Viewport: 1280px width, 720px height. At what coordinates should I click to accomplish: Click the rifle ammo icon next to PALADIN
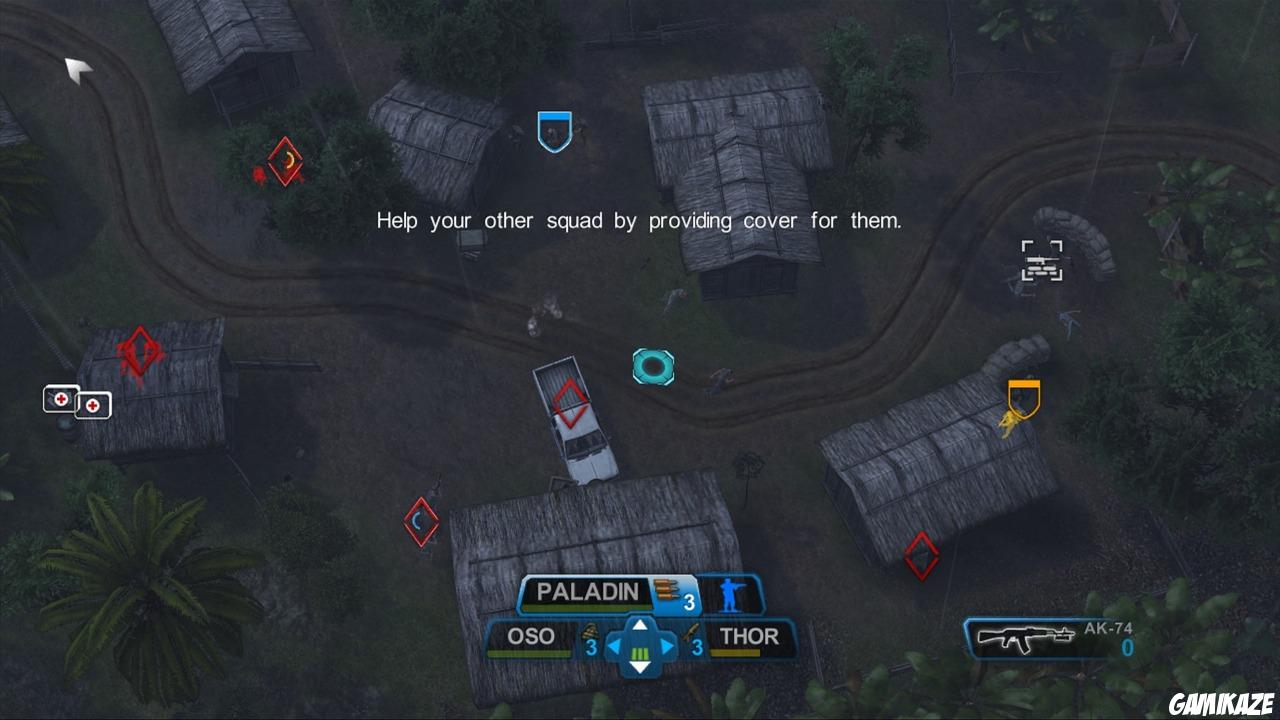(x=663, y=590)
